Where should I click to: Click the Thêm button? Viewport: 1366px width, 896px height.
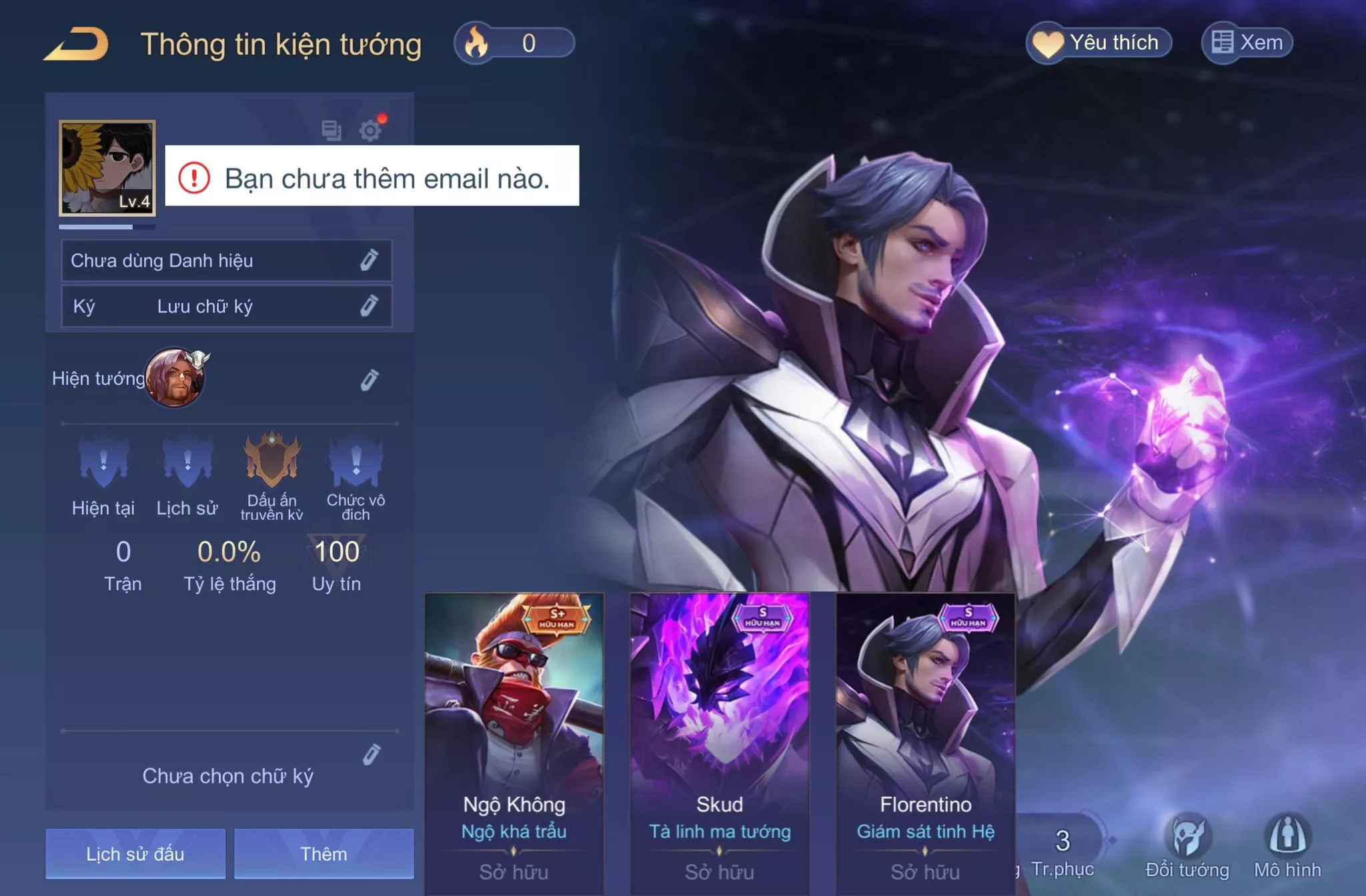(323, 853)
